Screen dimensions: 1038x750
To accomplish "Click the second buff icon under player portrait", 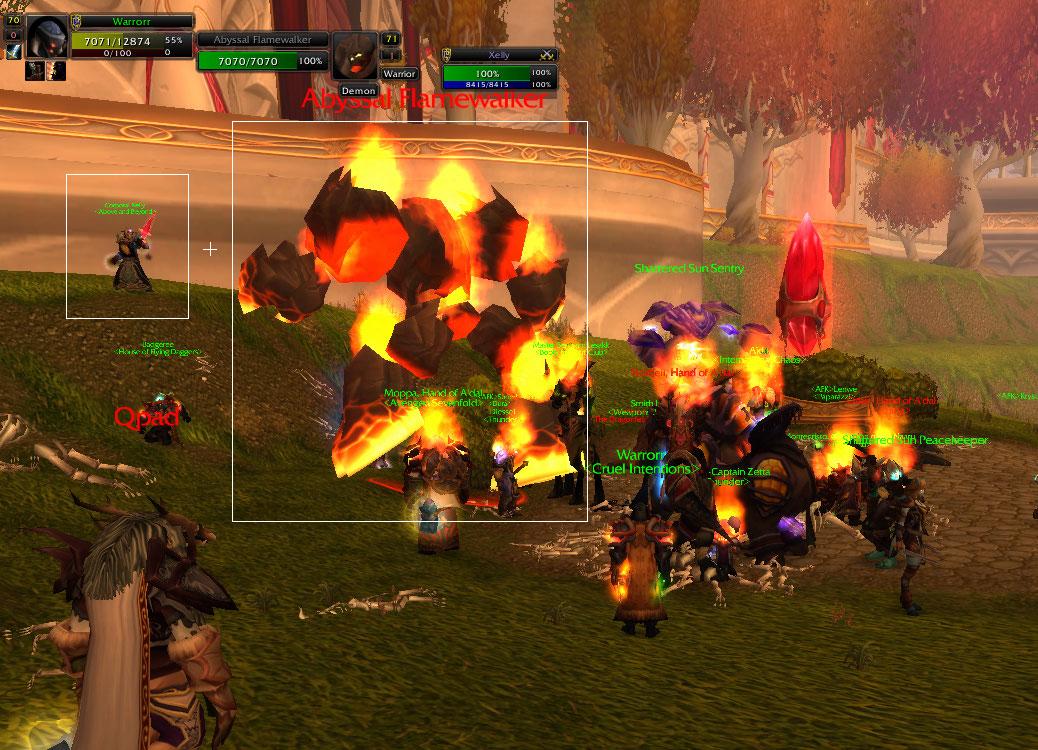I will tap(57, 70).
